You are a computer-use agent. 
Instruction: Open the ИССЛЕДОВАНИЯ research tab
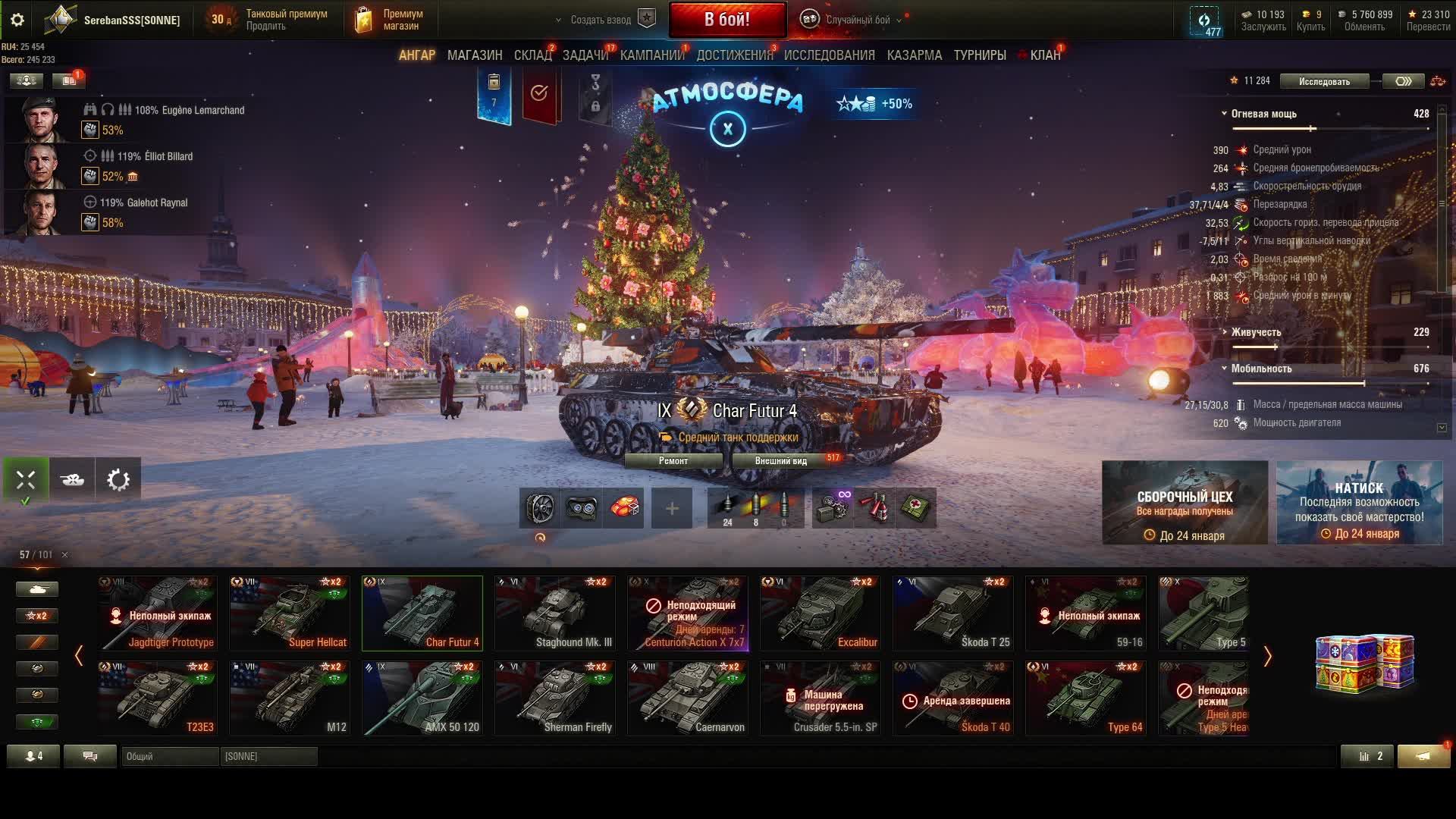(829, 55)
